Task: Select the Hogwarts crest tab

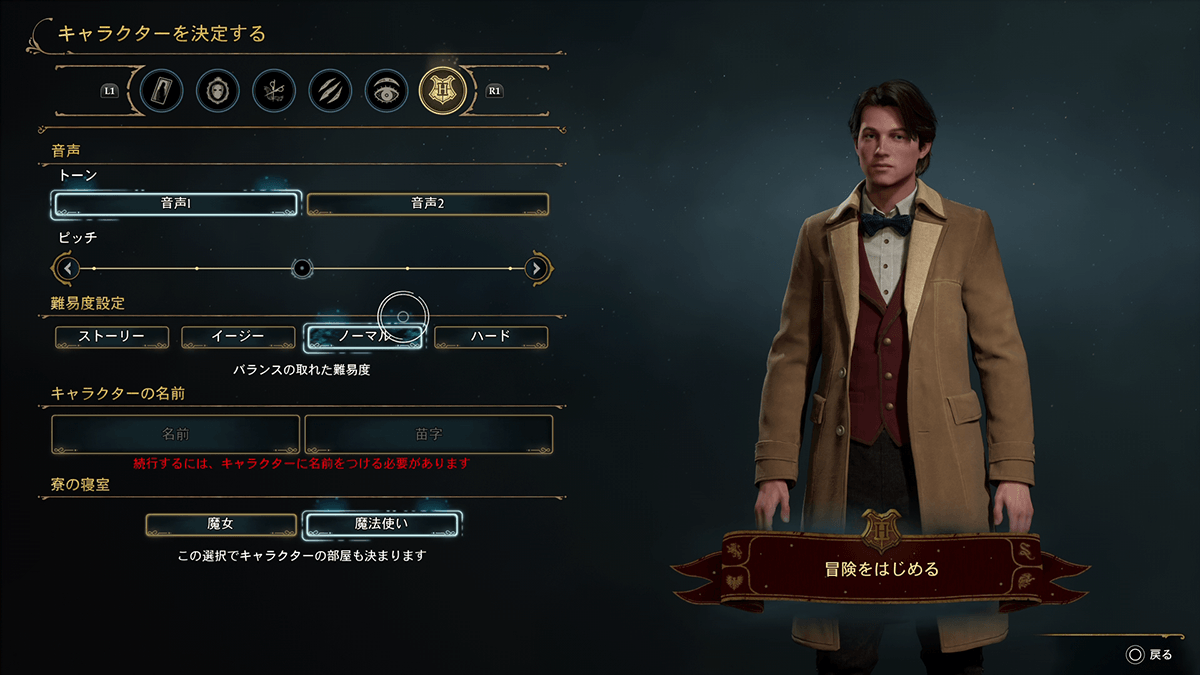Action: pos(441,90)
